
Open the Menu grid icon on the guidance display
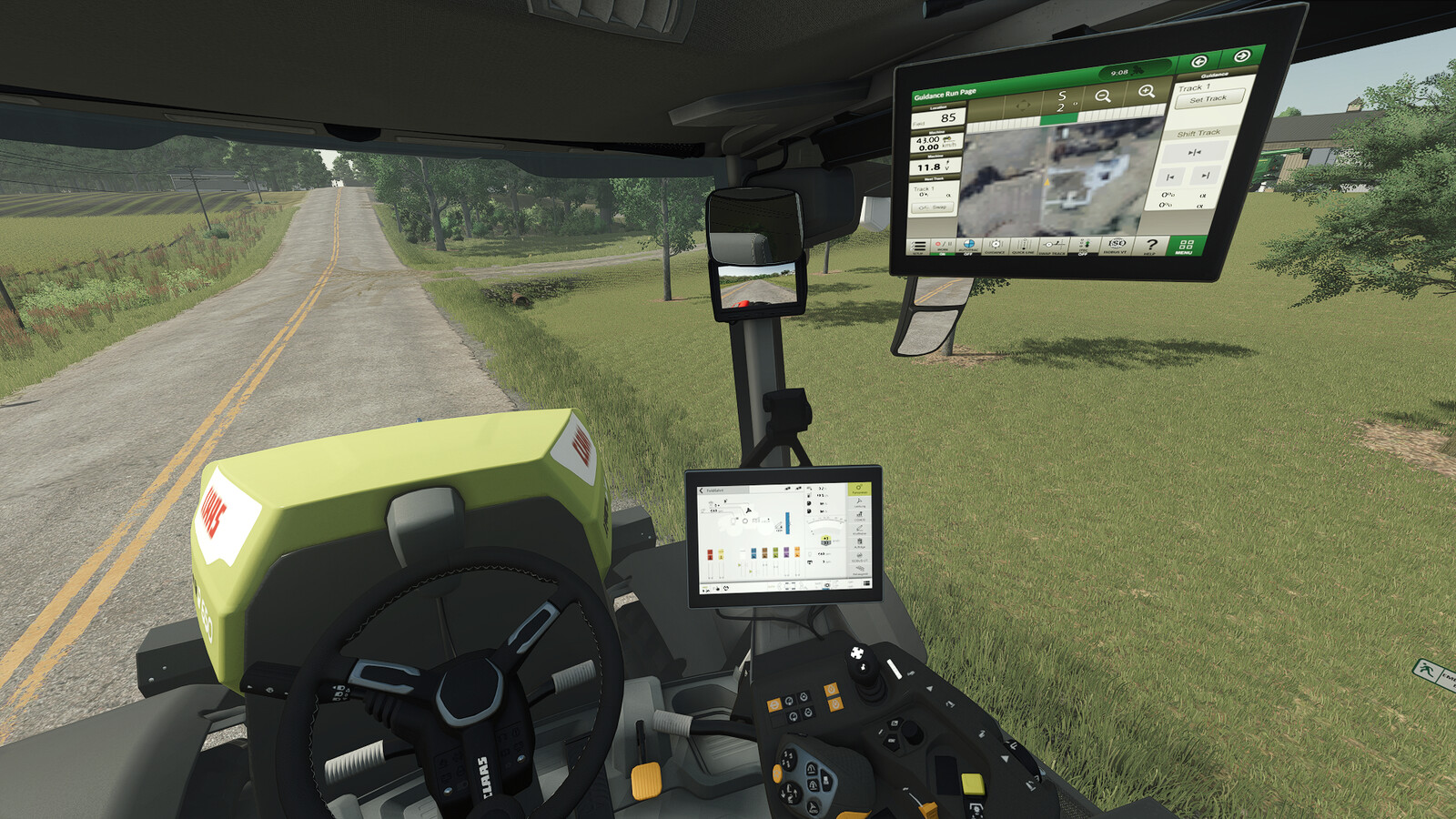(1184, 246)
